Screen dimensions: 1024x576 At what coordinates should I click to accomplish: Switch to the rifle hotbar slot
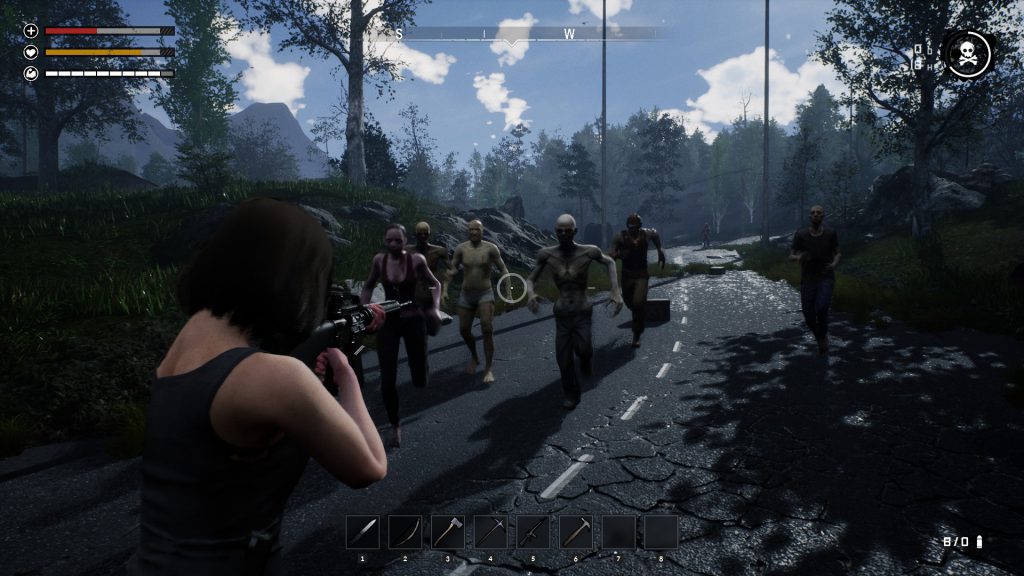coord(533,532)
